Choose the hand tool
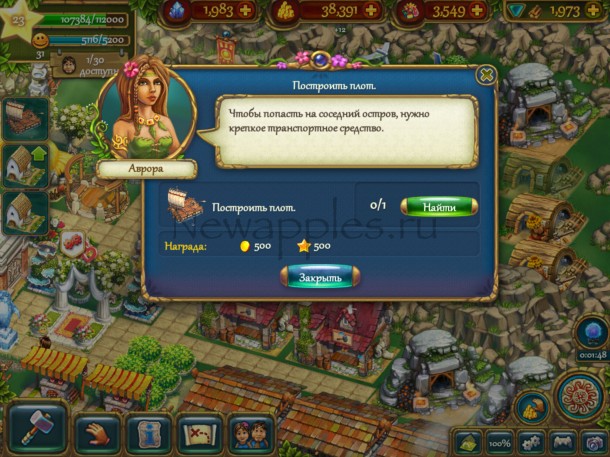The height and width of the screenshot is (457, 610). coord(97,433)
